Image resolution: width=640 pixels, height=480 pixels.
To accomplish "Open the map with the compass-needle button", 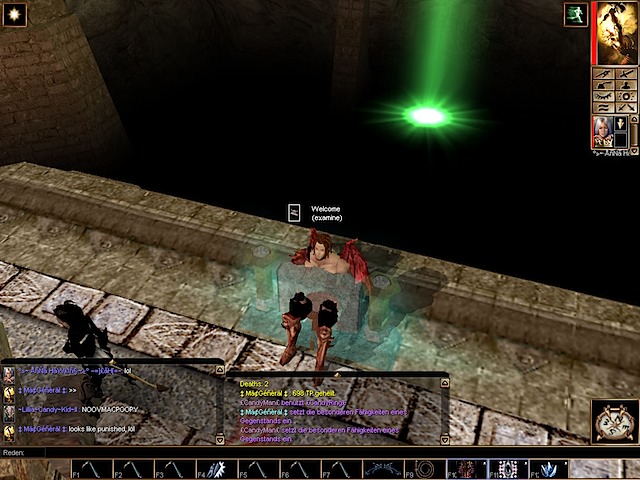I will 601,73.
